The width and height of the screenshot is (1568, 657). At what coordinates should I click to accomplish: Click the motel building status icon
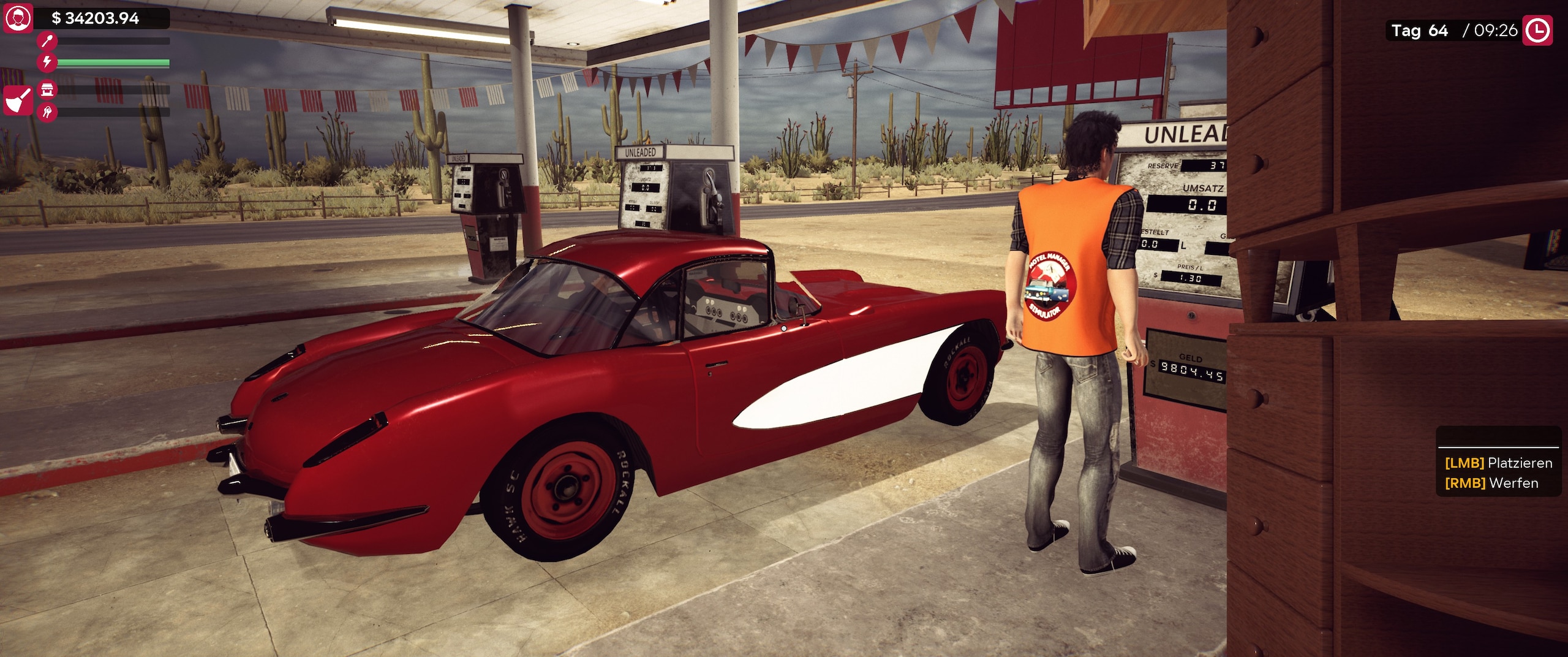tap(47, 90)
